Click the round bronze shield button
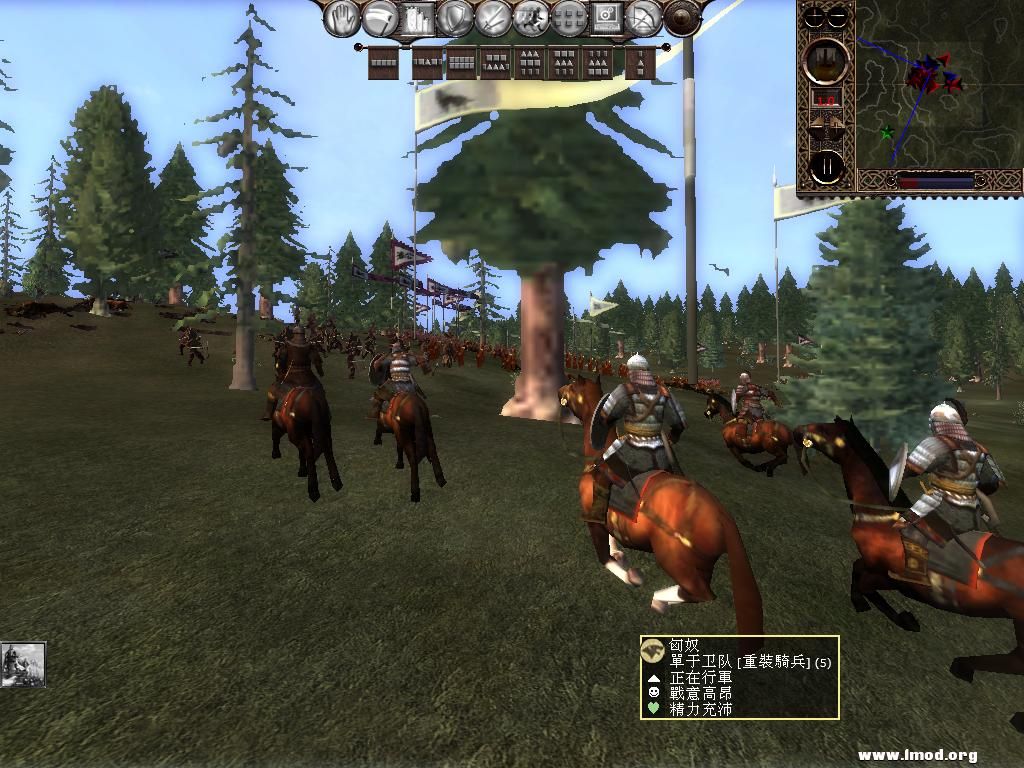The height and width of the screenshot is (768, 1024). 682,18
